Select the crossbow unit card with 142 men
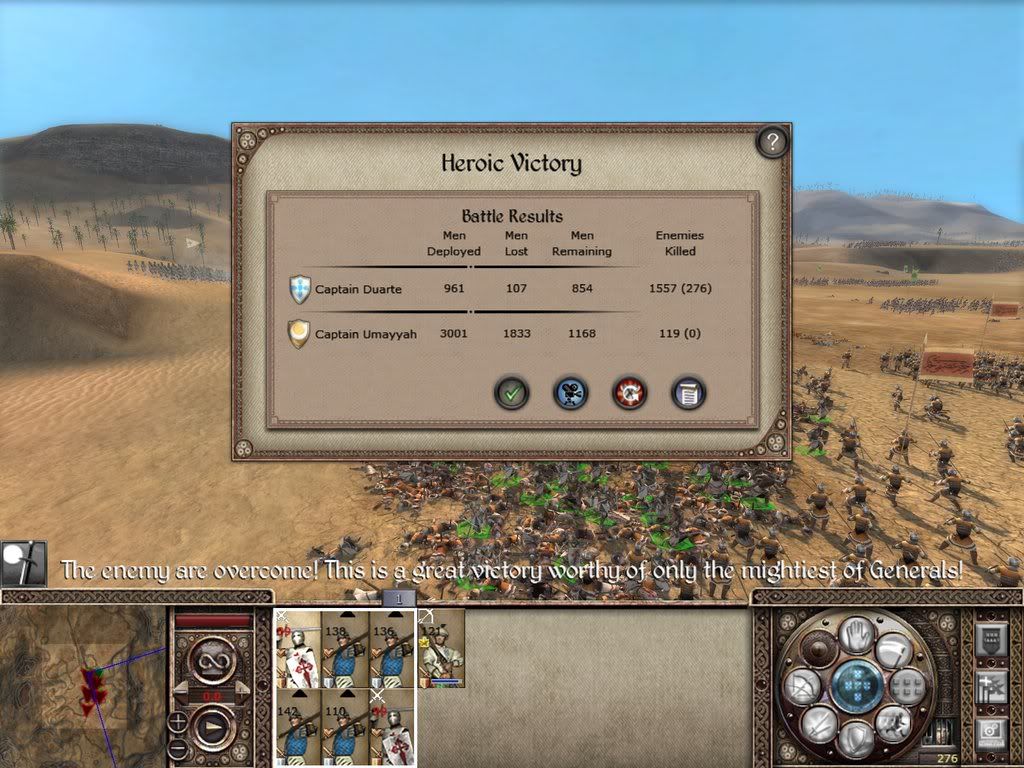The image size is (1024, 768). [x=297, y=726]
